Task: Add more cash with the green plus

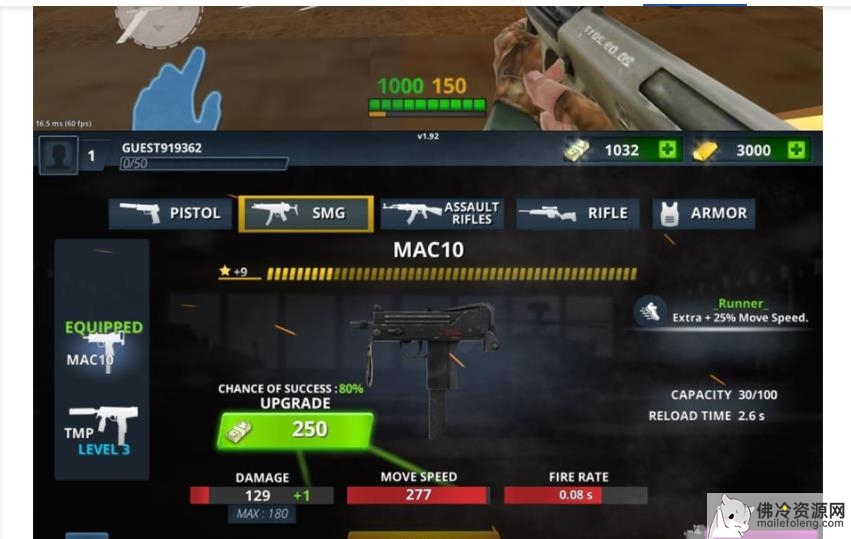Action: [667, 150]
